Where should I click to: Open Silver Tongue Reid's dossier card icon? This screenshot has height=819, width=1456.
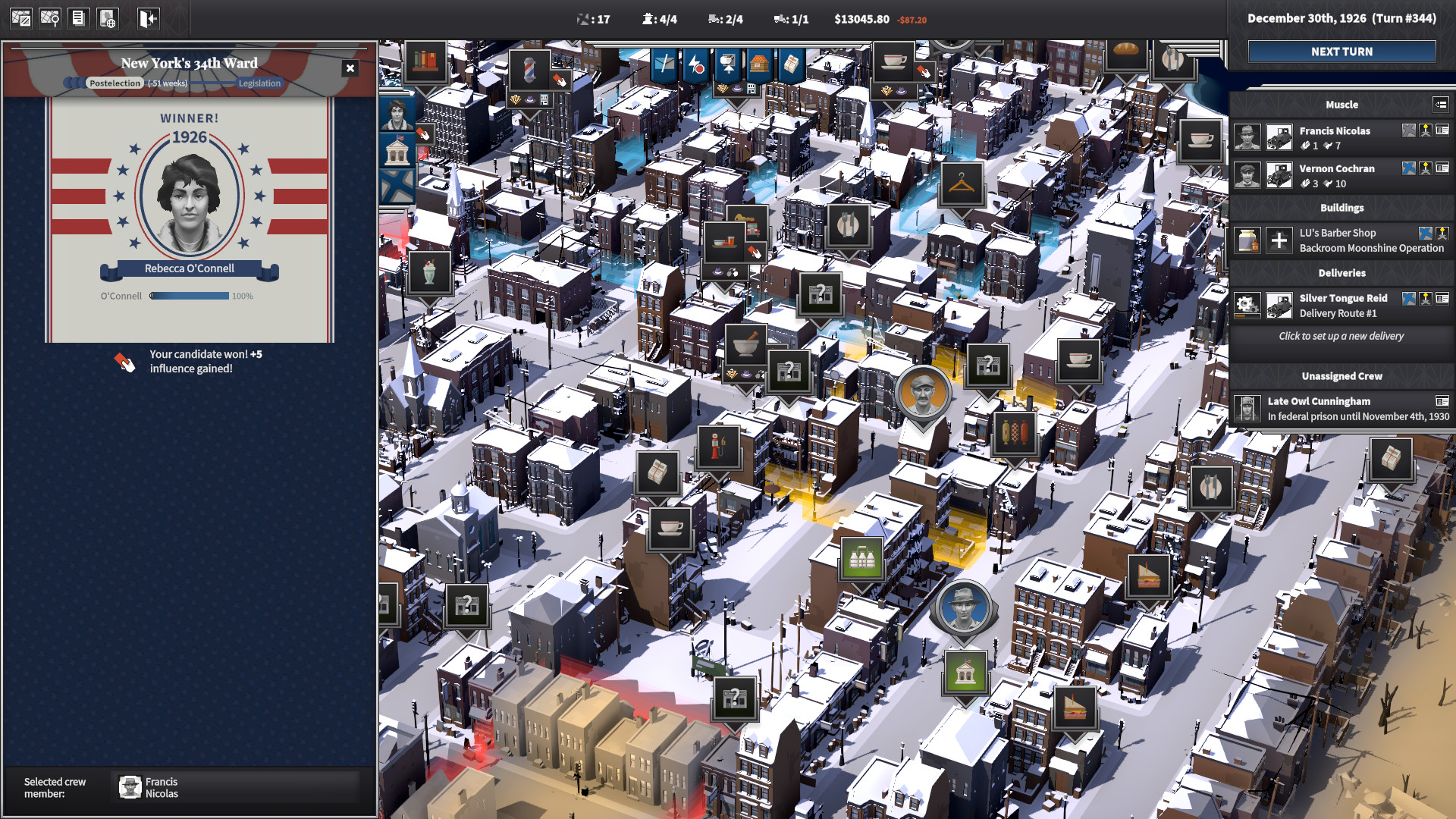[1442, 299]
